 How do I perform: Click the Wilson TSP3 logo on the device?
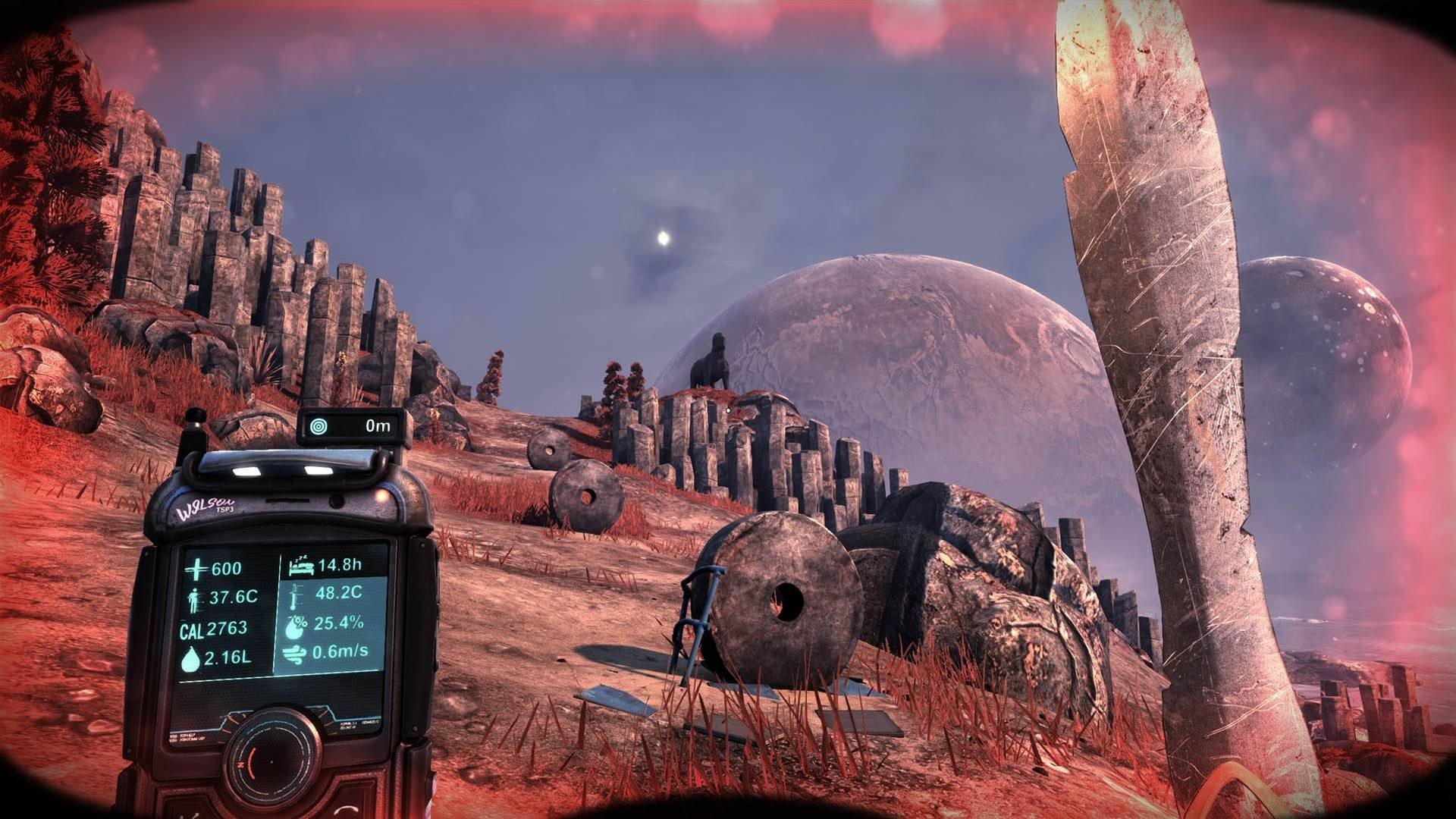pos(204,506)
